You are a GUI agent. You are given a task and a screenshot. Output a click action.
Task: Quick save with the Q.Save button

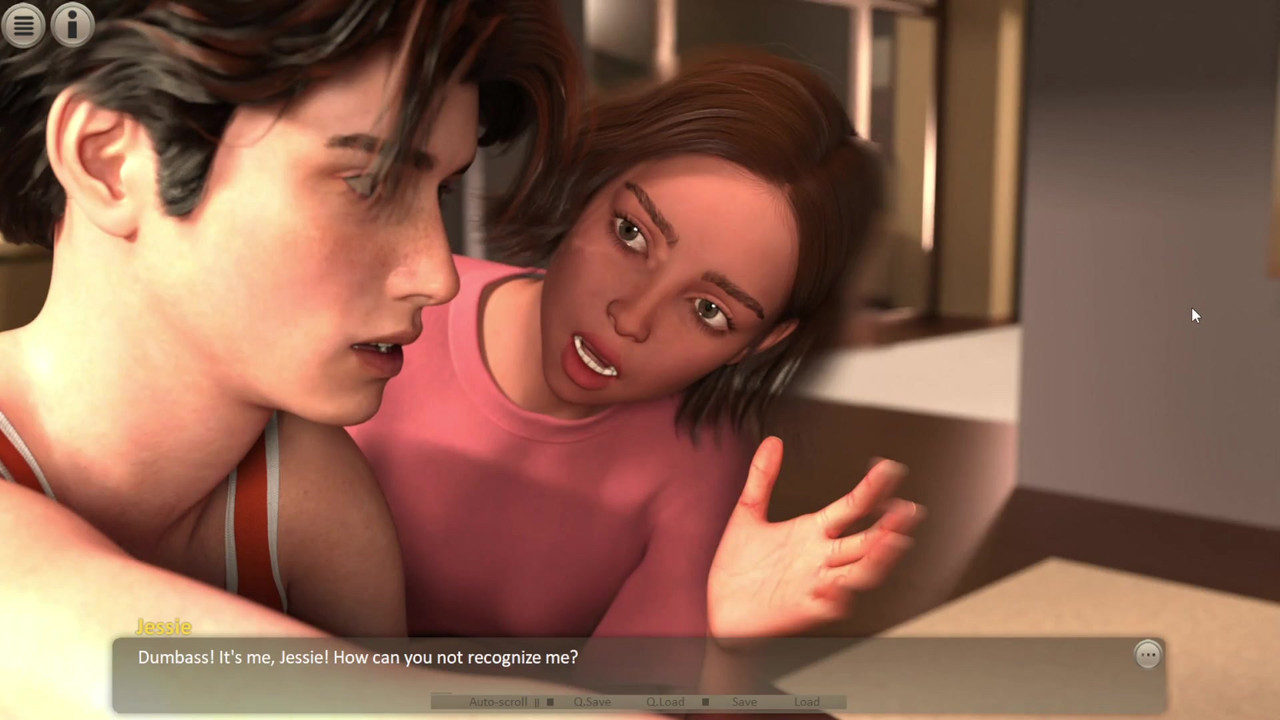(592, 702)
